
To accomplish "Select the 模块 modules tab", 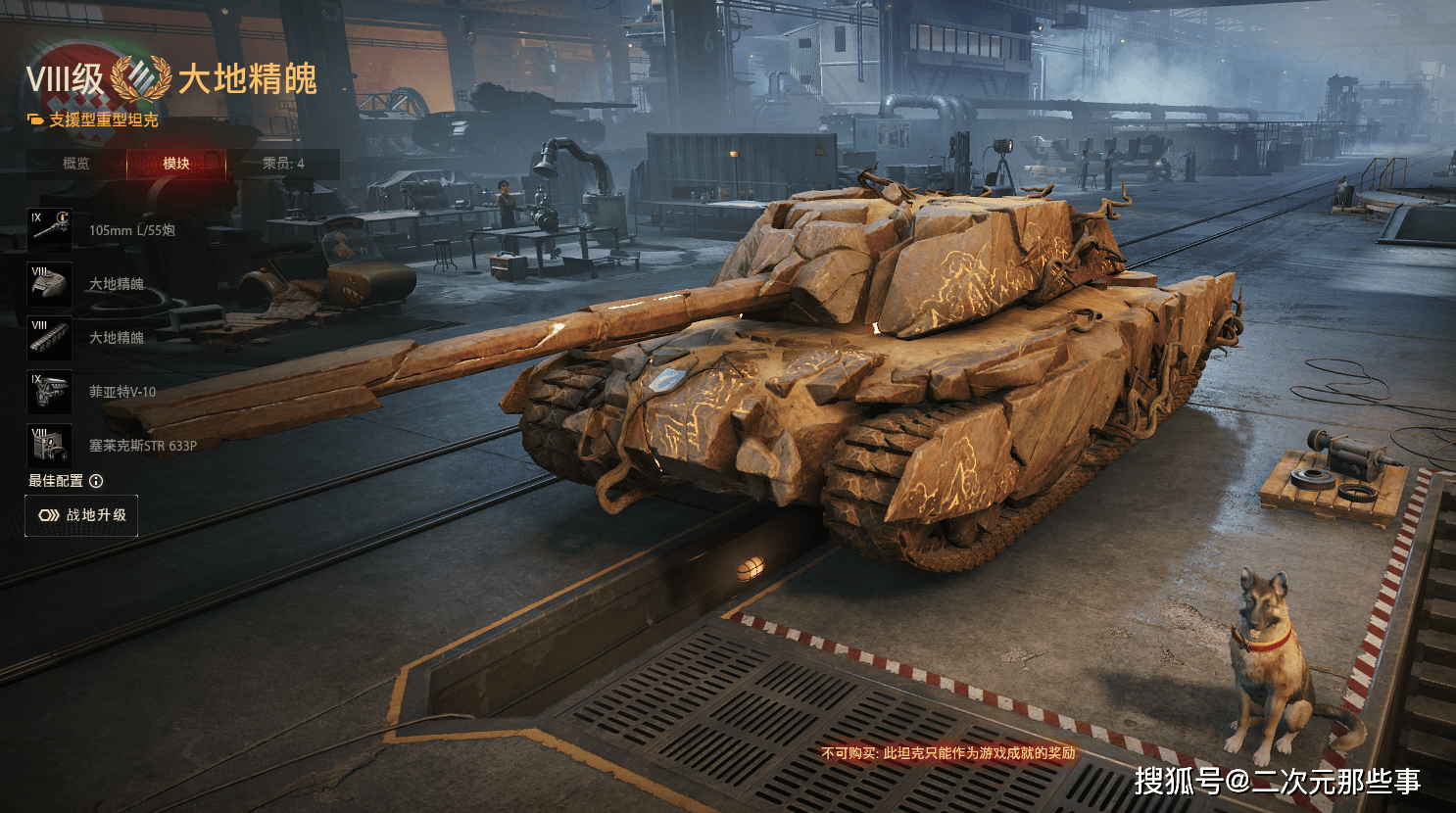I will [176, 164].
